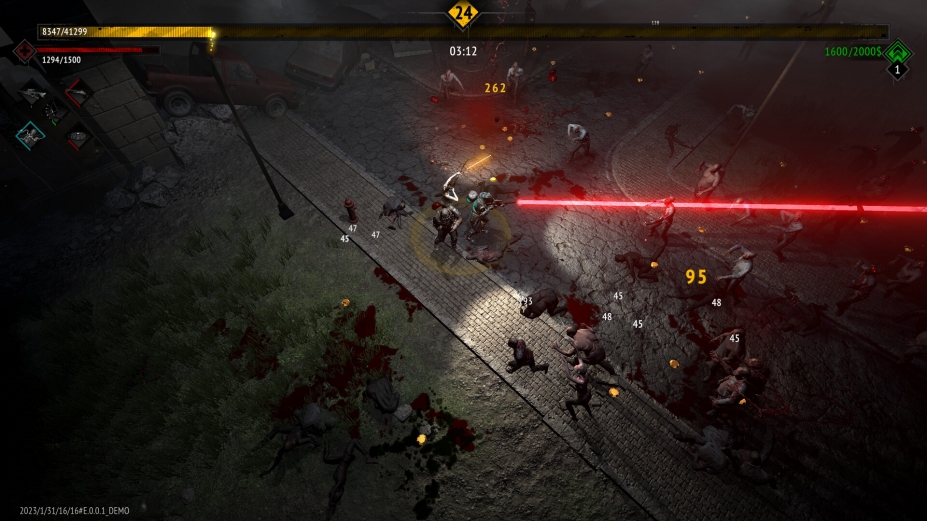Select the landmine item slot
This screenshot has width=927, height=521.
point(77,137)
